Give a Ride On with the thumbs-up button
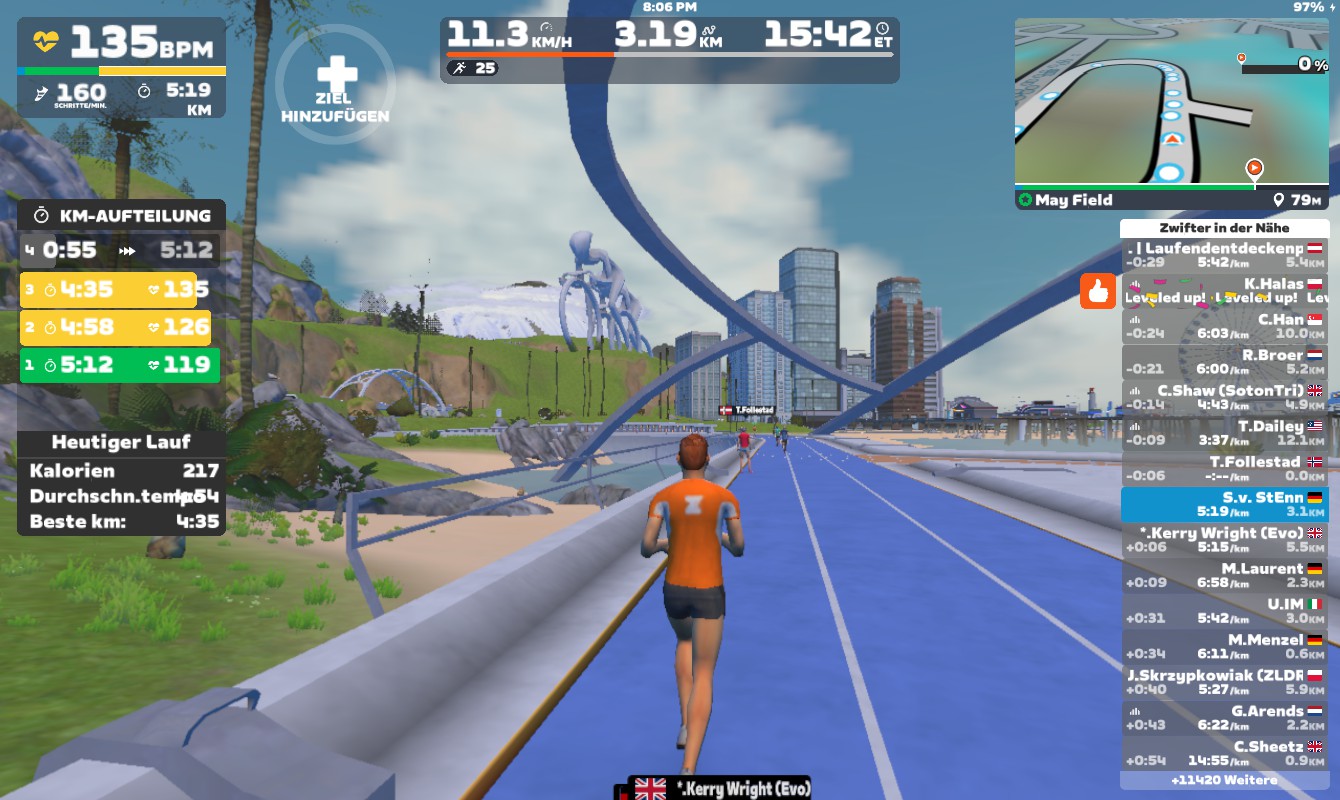This screenshot has height=800, width=1340. [1097, 292]
